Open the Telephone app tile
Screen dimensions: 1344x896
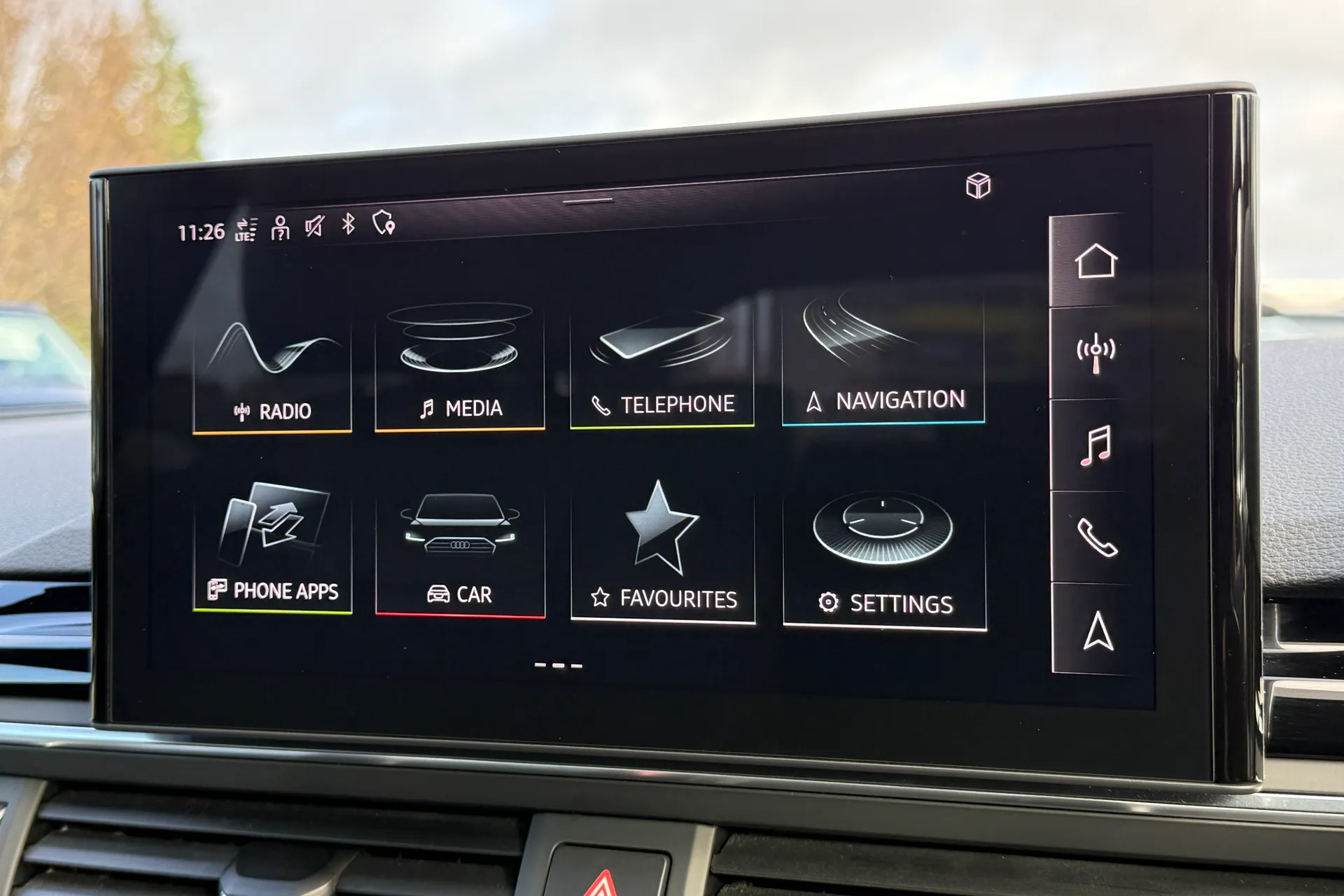click(x=661, y=364)
